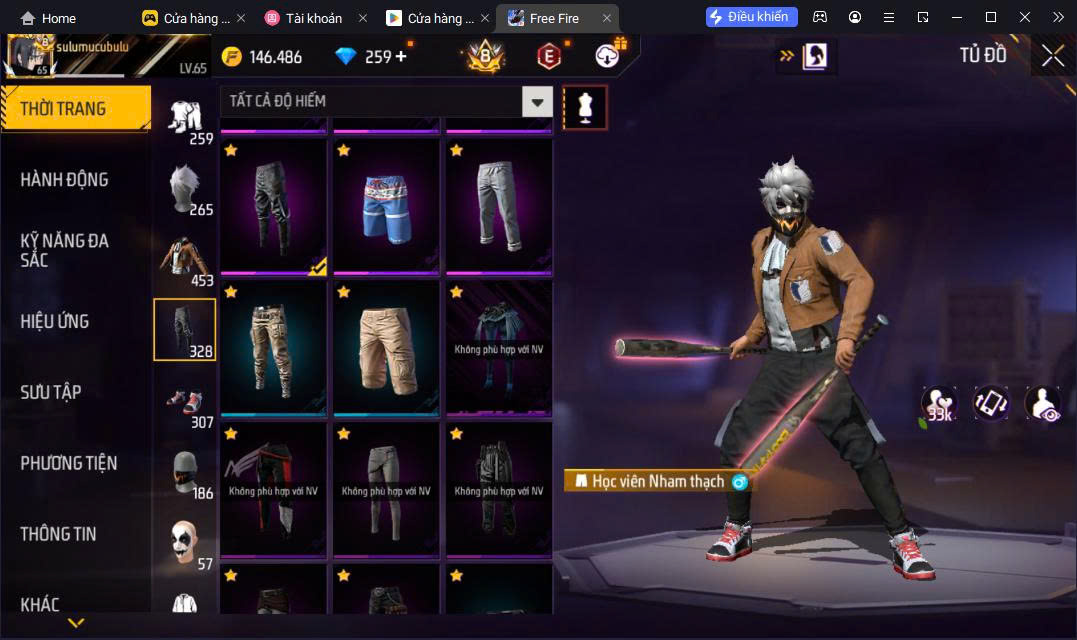Close the Tủ Đồ wardrobe screen
The width and height of the screenshot is (1077, 640).
point(1052,56)
